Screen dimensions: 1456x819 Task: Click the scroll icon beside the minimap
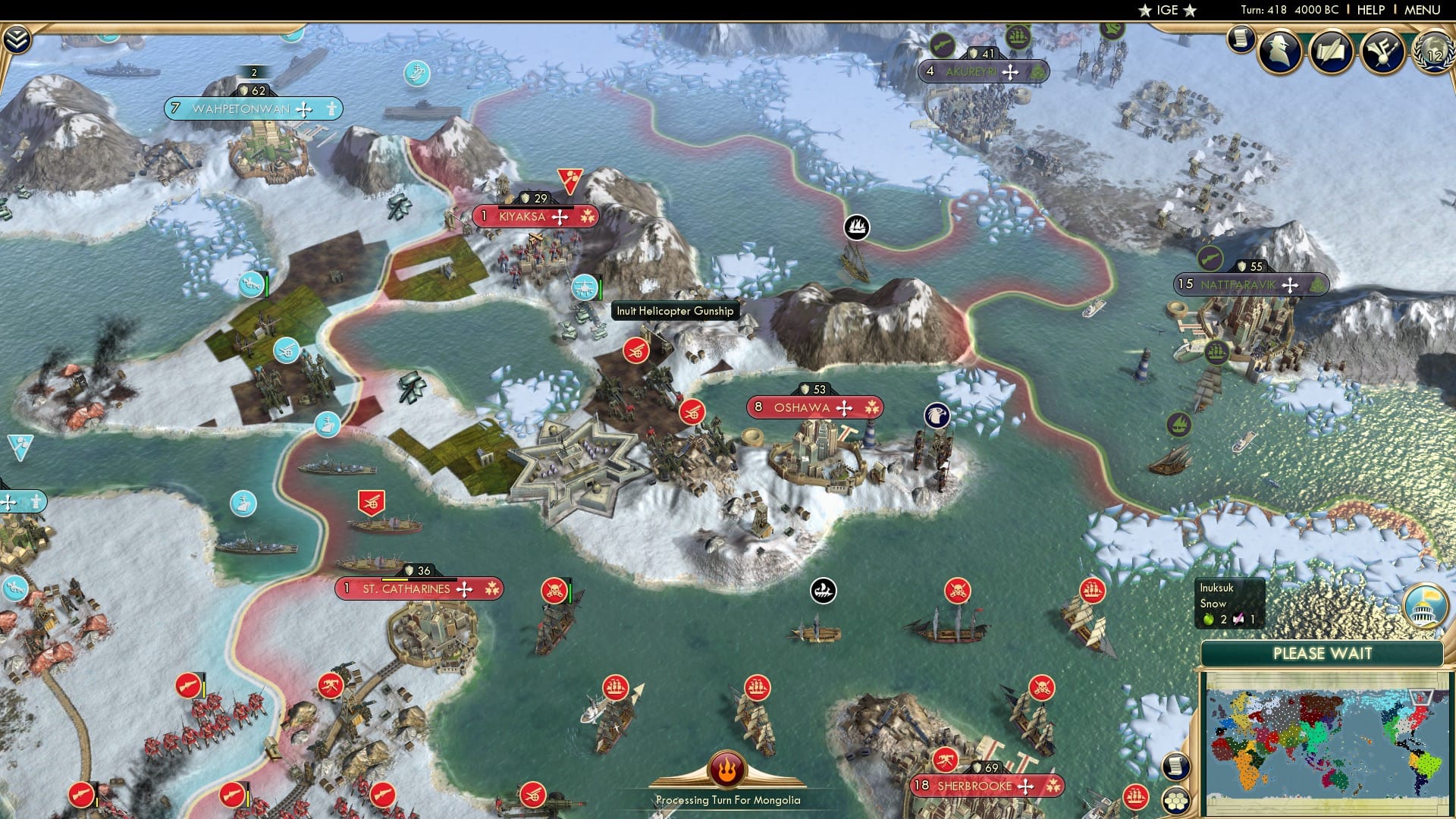click(1176, 767)
